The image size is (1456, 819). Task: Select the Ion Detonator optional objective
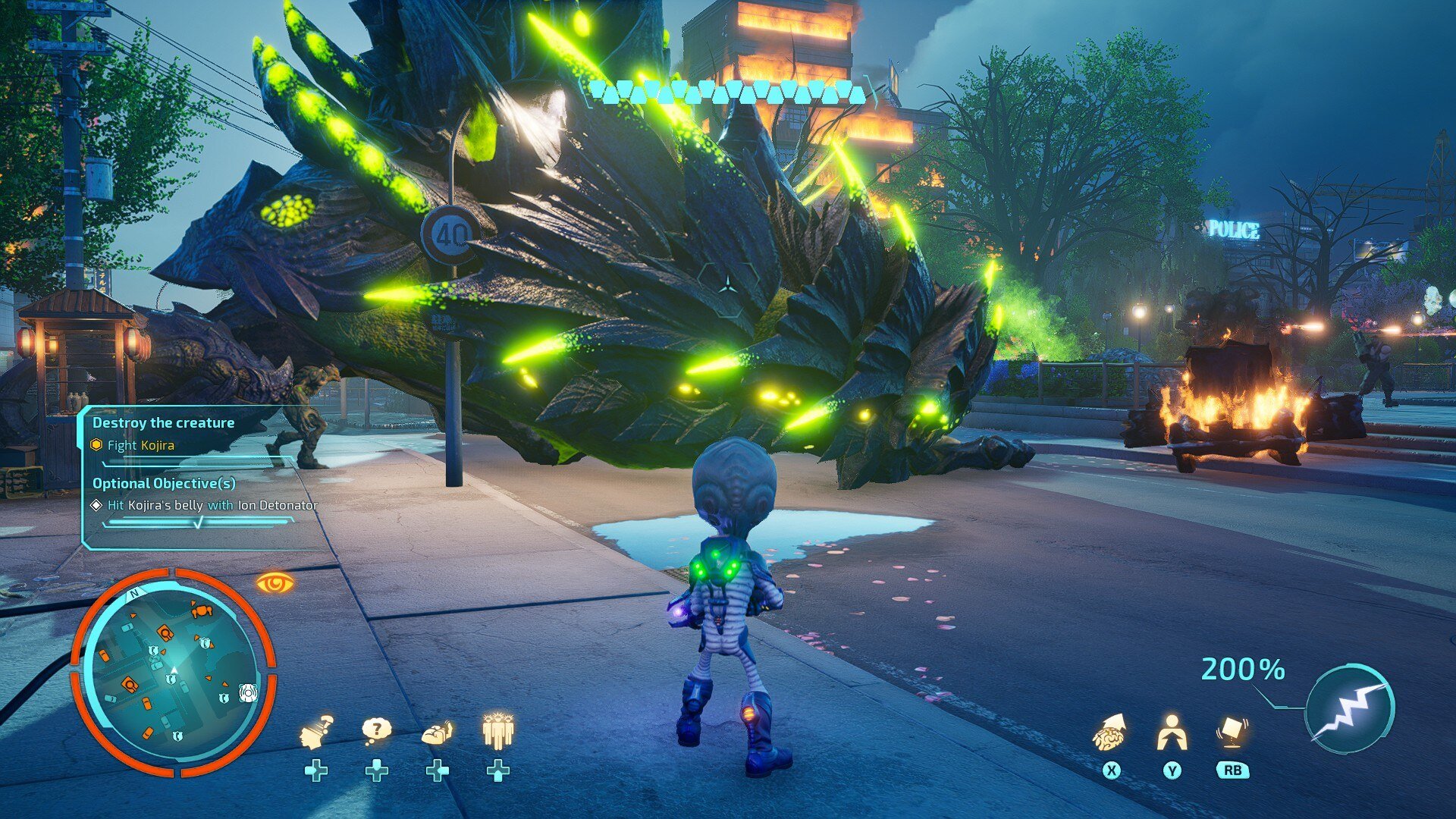pyautogui.click(x=212, y=505)
